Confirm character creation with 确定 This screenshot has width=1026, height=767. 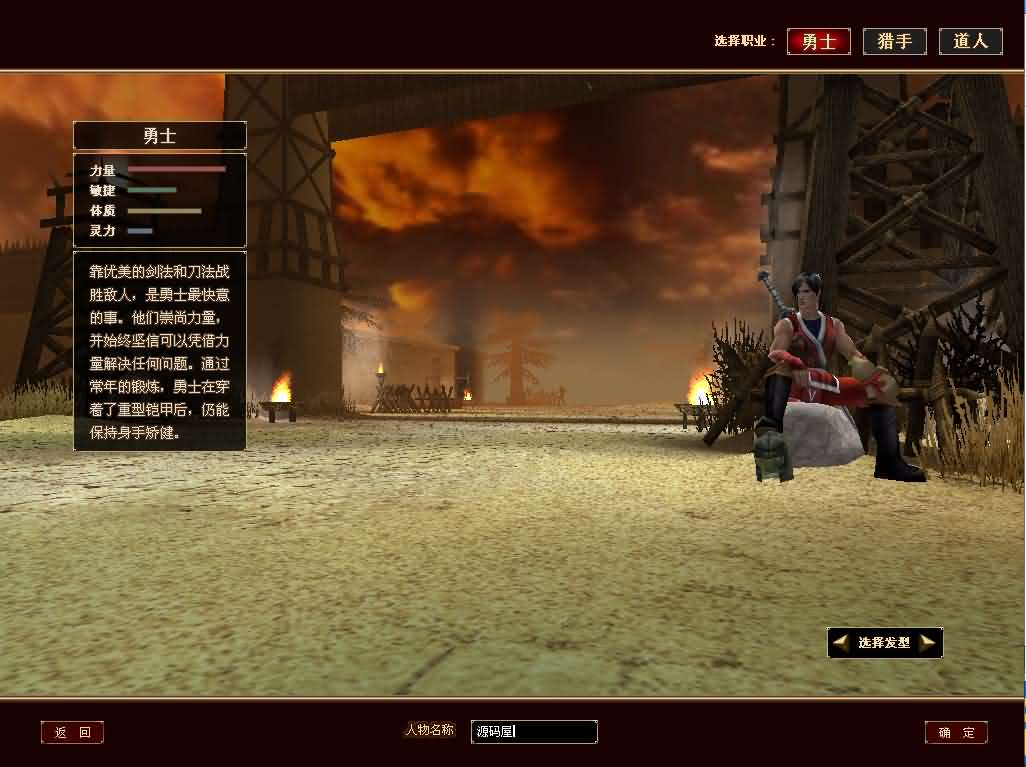pos(956,733)
